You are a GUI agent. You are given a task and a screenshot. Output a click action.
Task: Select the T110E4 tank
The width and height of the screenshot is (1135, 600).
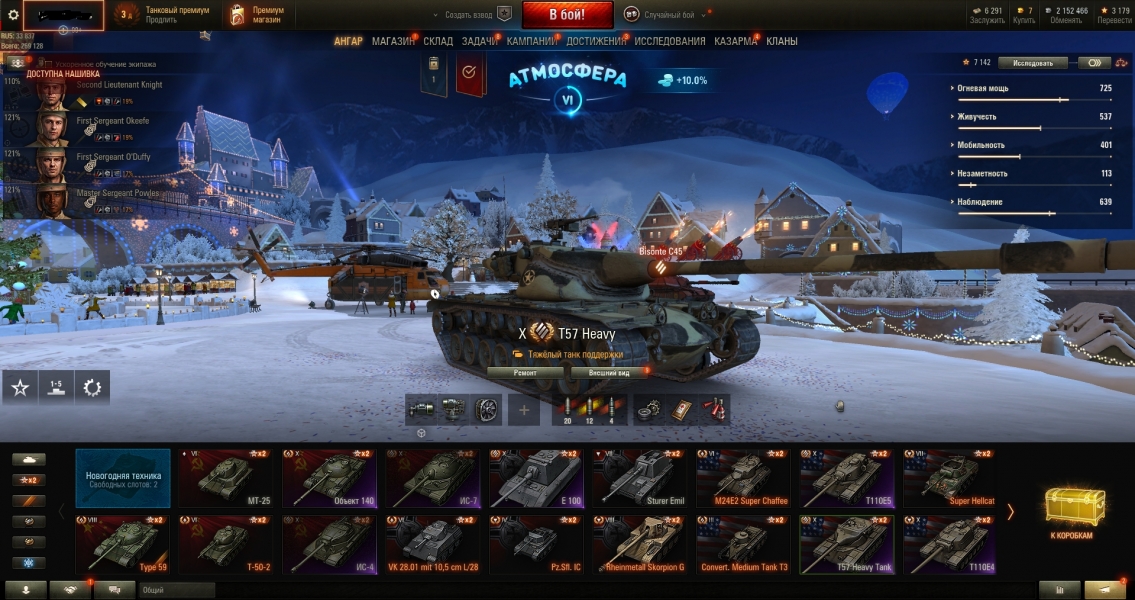tap(950, 544)
